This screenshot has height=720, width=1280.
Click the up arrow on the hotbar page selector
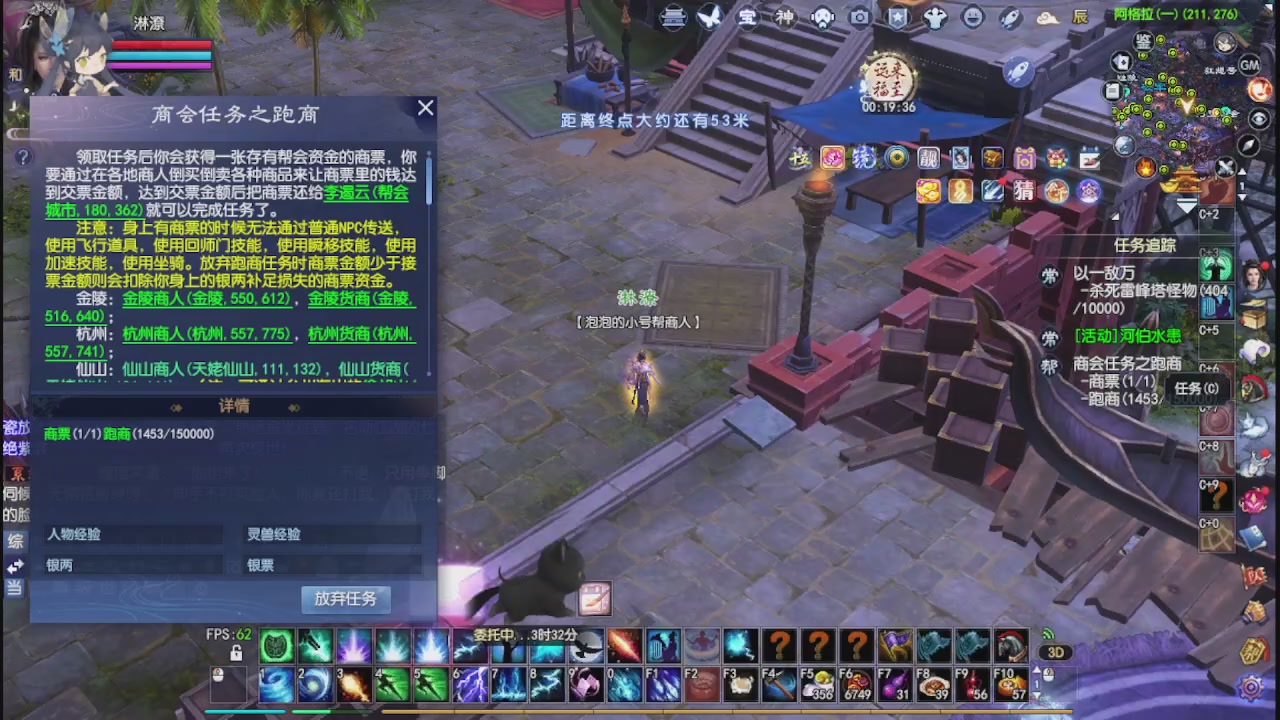click(1036, 670)
